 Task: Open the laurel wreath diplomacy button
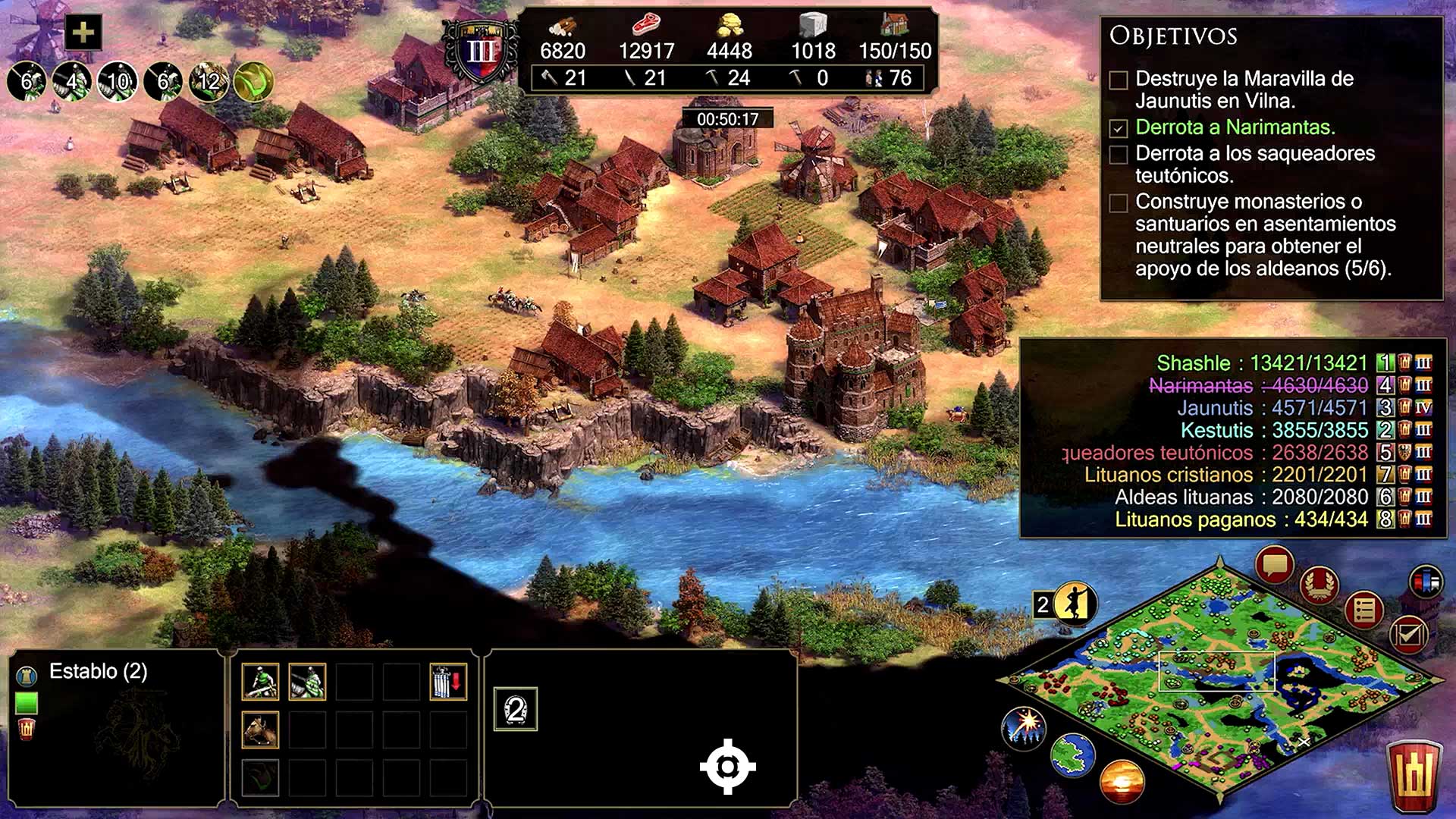click(x=1320, y=585)
